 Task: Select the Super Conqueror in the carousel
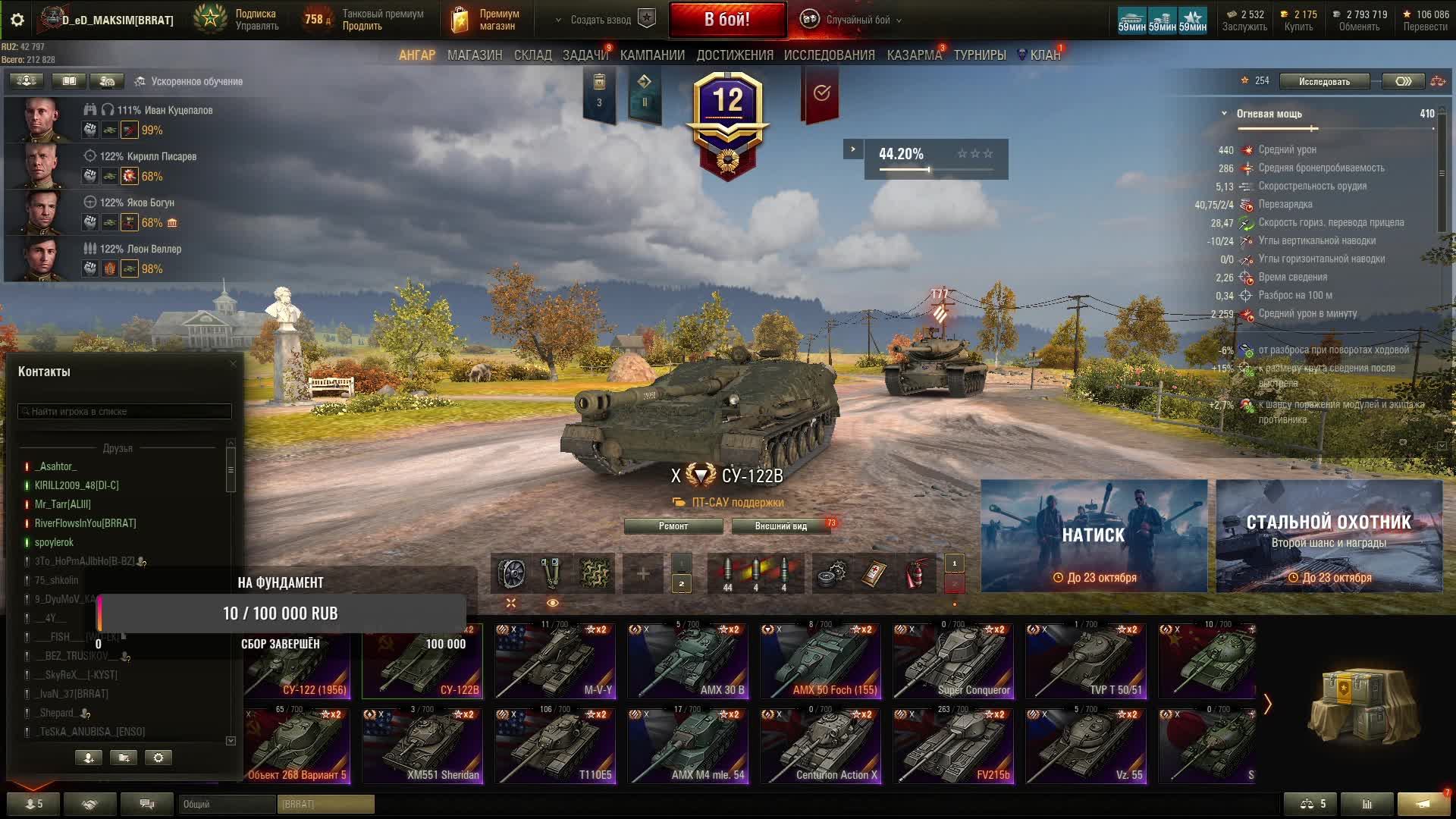953,661
